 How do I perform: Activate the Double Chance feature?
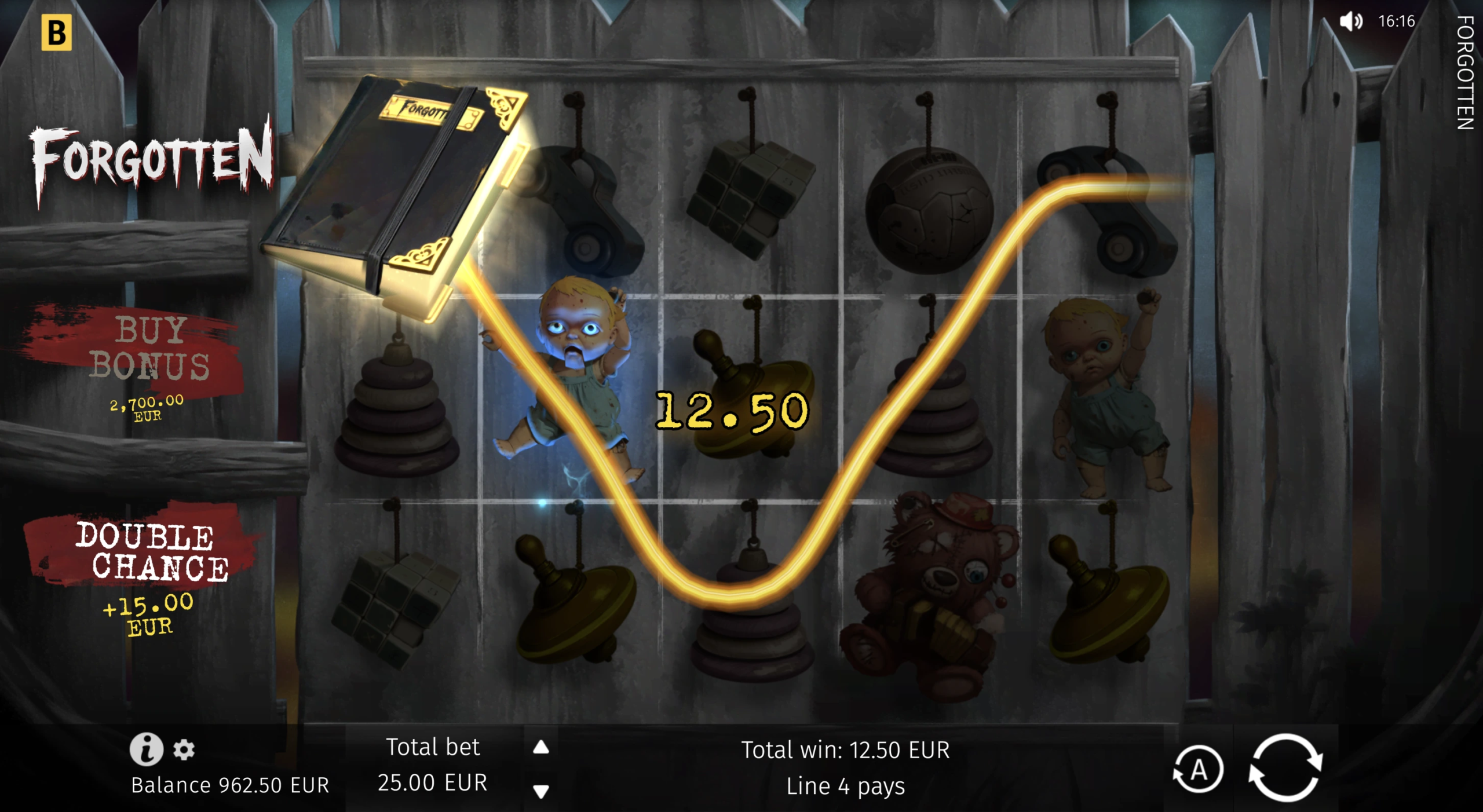click(152, 554)
